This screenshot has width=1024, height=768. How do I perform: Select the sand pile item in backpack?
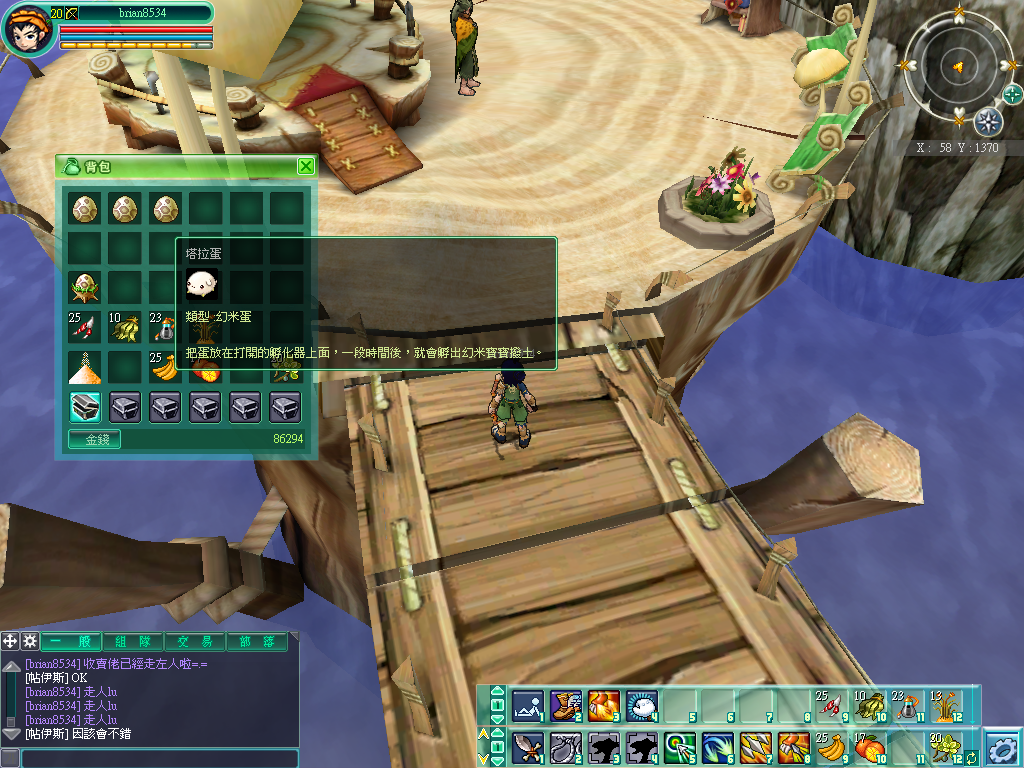pos(84,367)
